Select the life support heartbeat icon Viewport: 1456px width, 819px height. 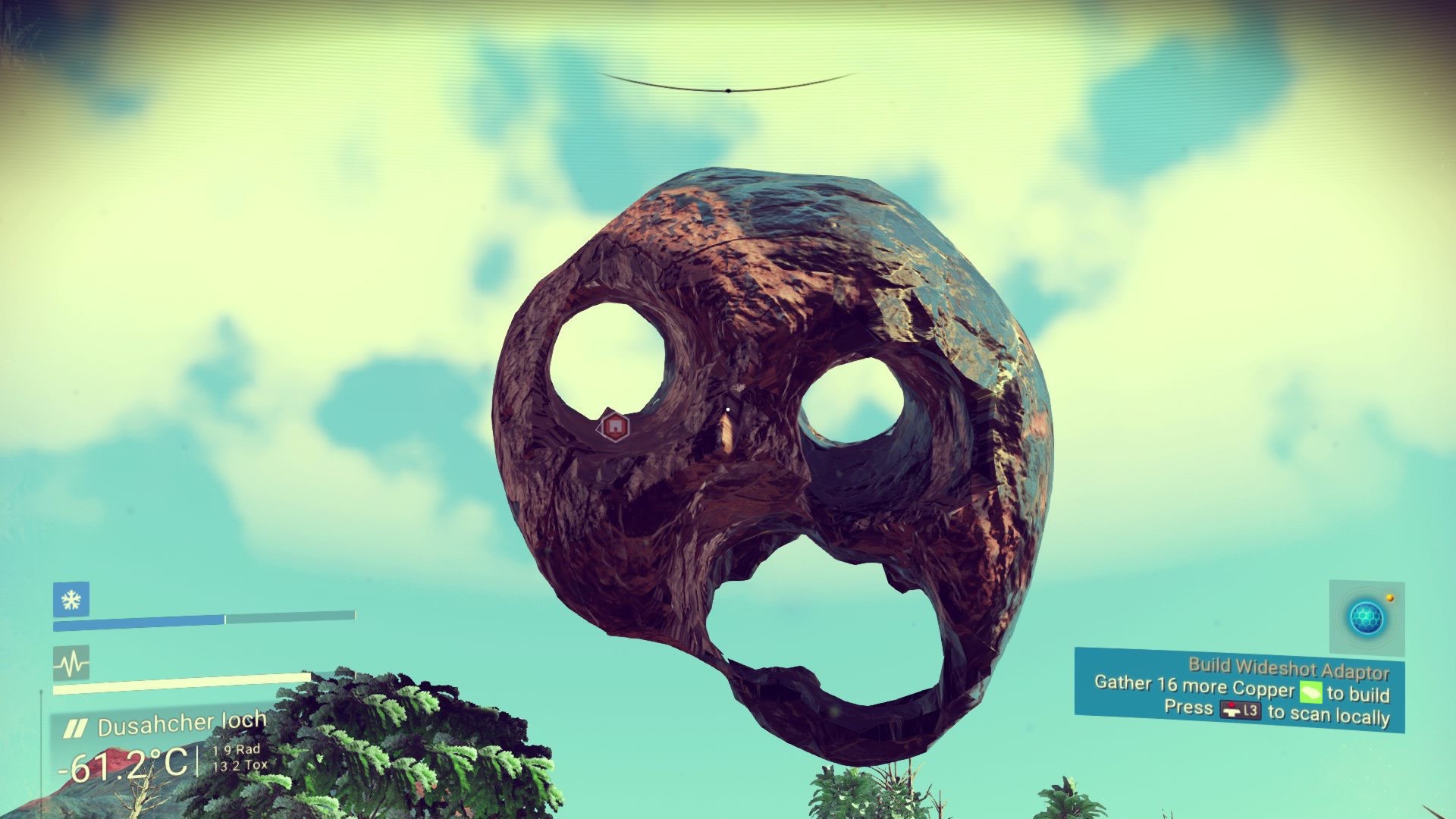point(71,664)
